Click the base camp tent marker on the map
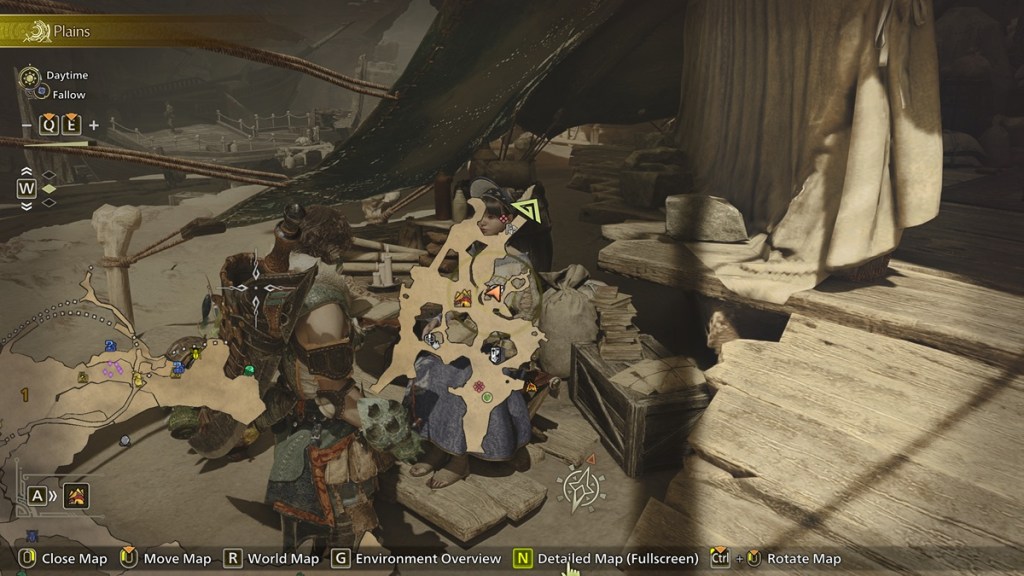The image size is (1024, 576). click(463, 298)
